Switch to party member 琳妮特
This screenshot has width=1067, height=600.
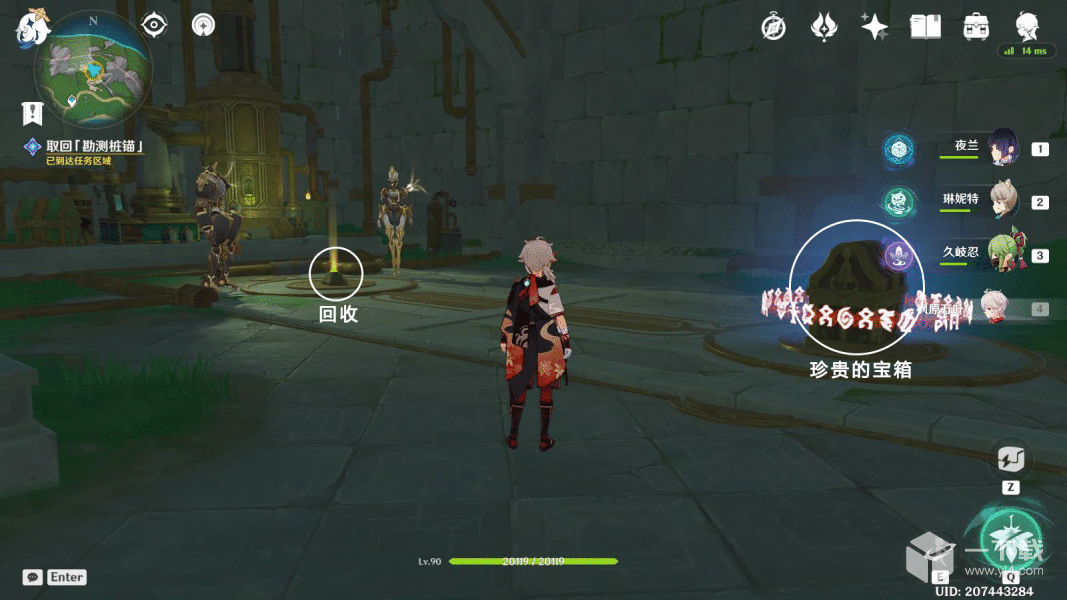coord(1003,201)
